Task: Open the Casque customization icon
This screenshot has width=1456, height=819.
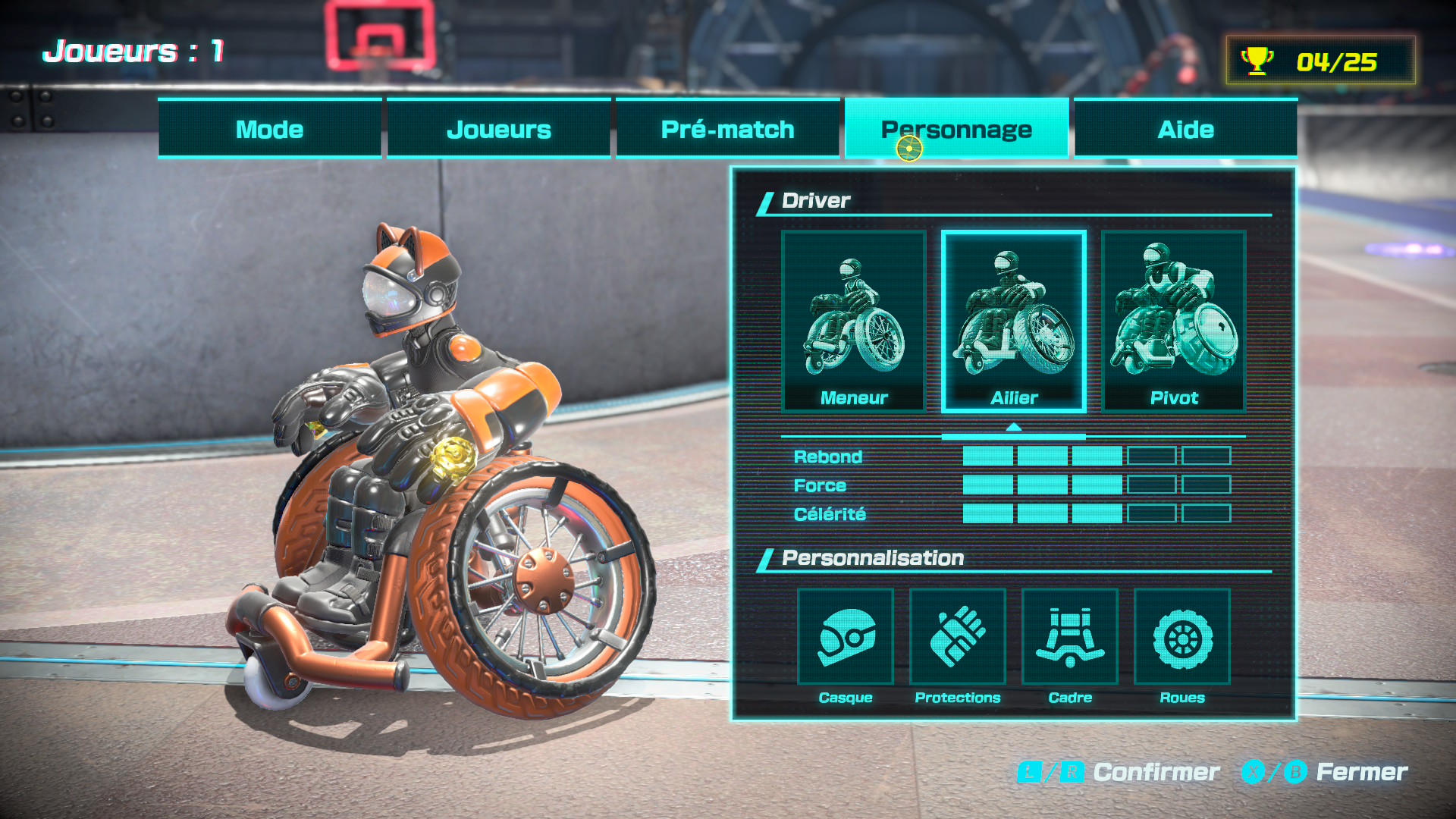Action: click(846, 639)
